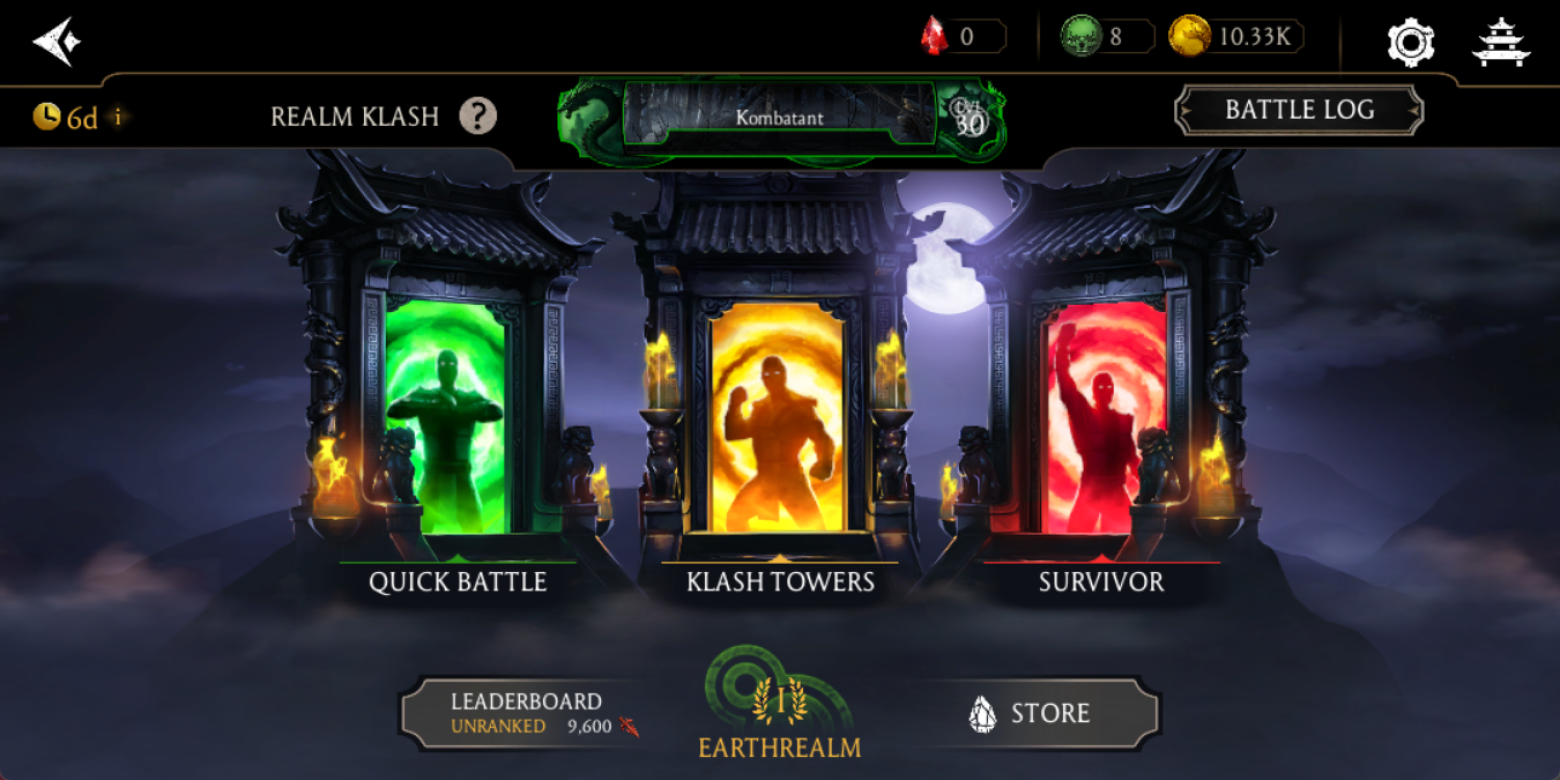Image resolution: width=1560 pixels, height=780 pixels.
Task: Go back using the arrow icon
Action: coord(56,41)
